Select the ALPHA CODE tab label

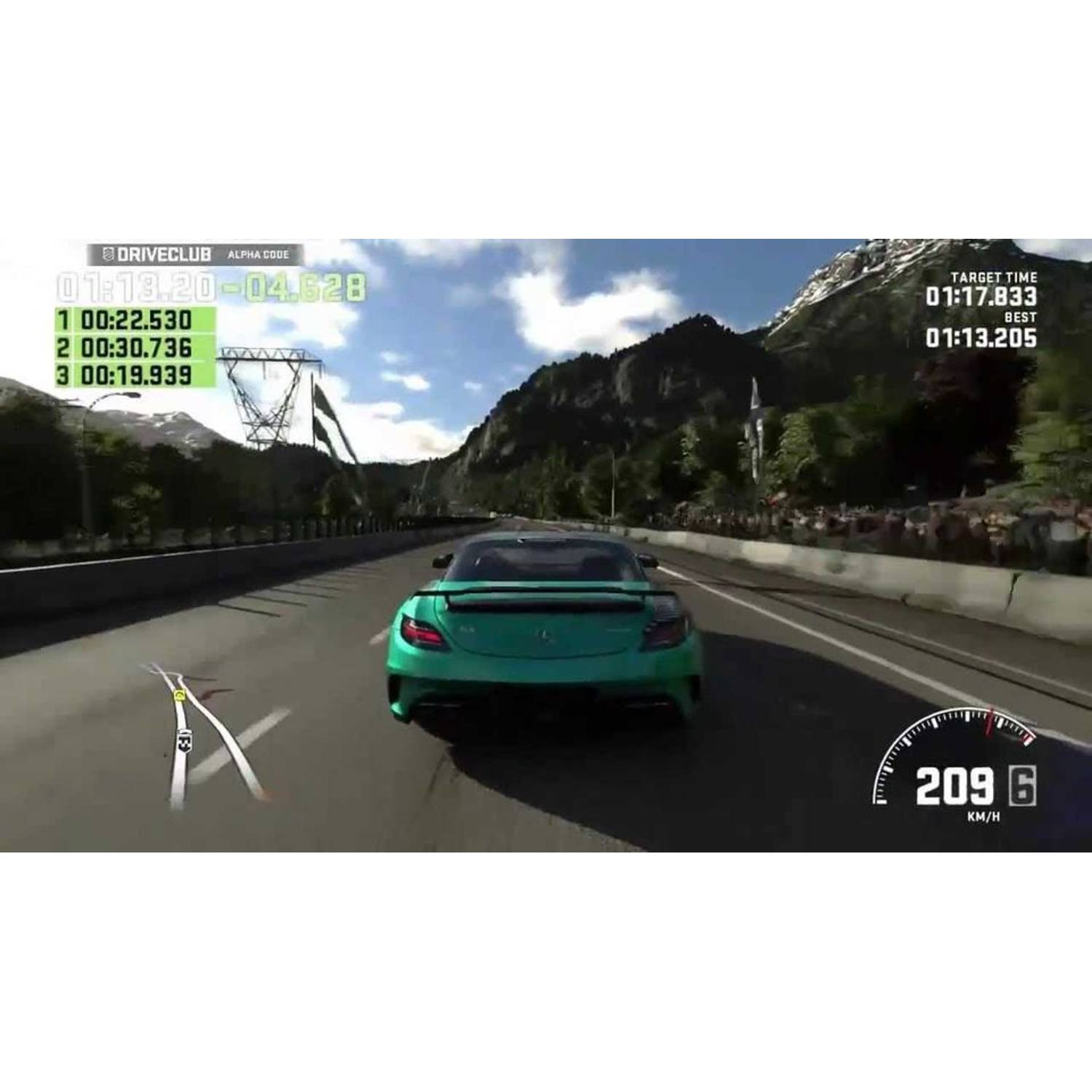pyautogui.click(x=257, y=253)
